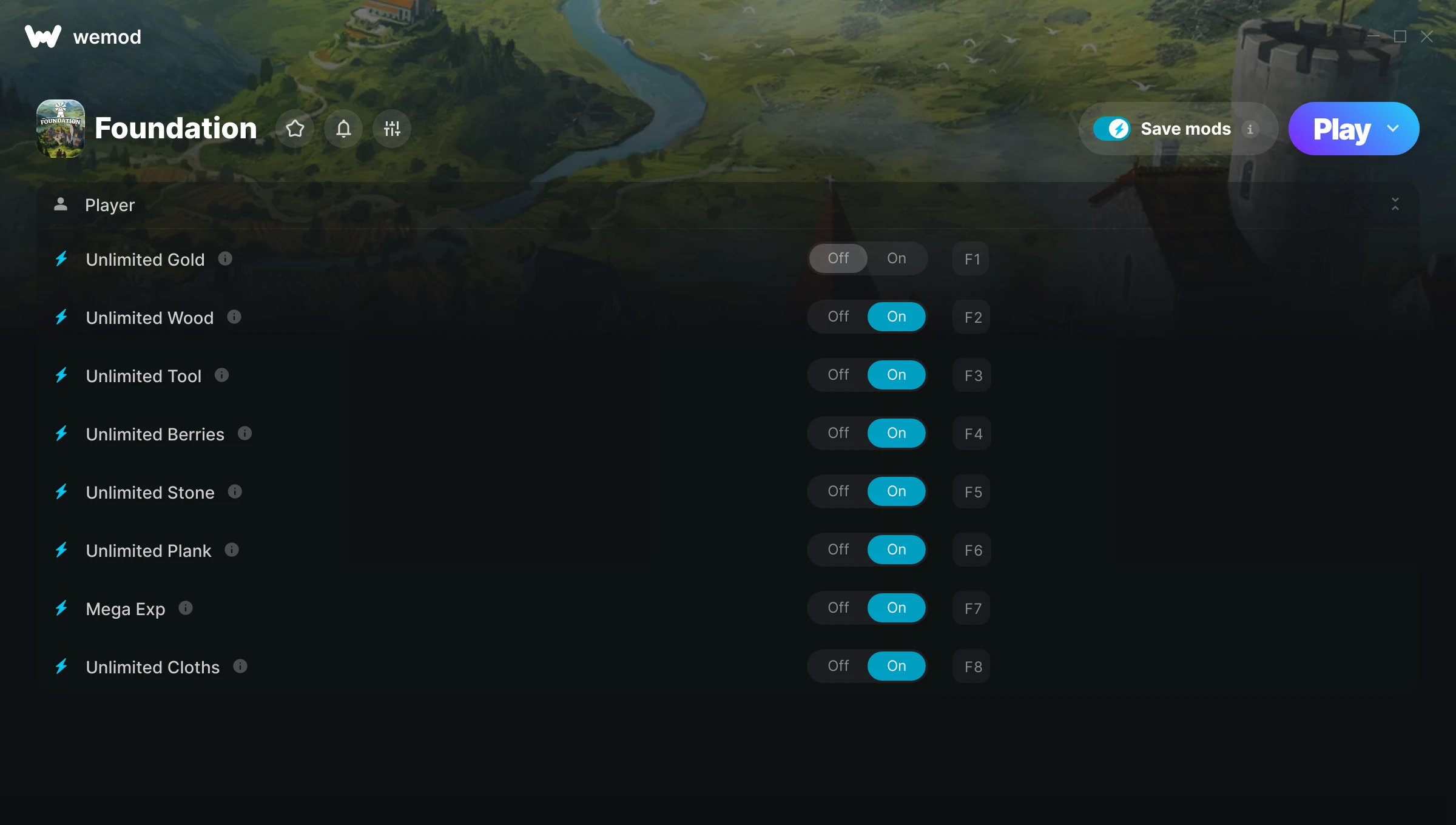Open the Play button dropdown arrow
The image size is (1456, 825).
point(1392,129)
